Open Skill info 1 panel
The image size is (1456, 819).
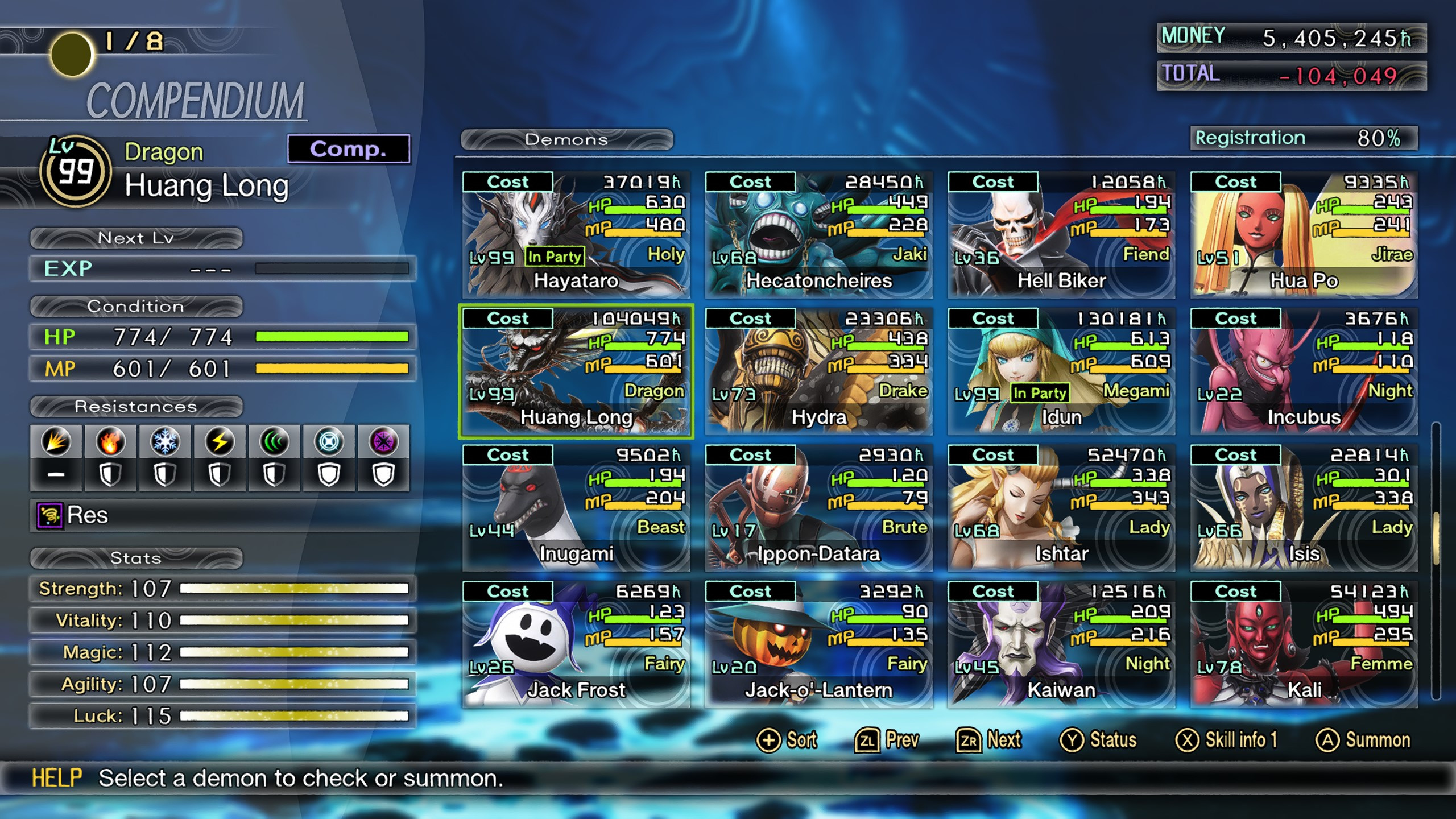1228,740
